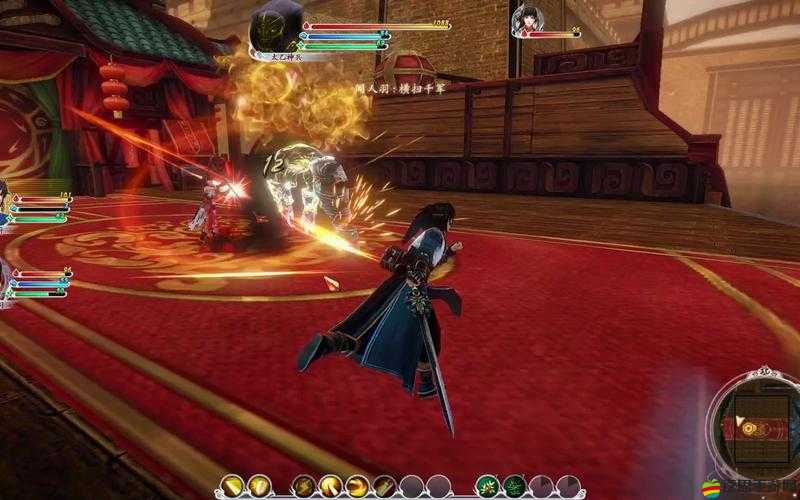Activate the leftmost gold skill on the hotbar
Image resolution: width=800 pixels, height=500 pixels.
pos(232,486)
